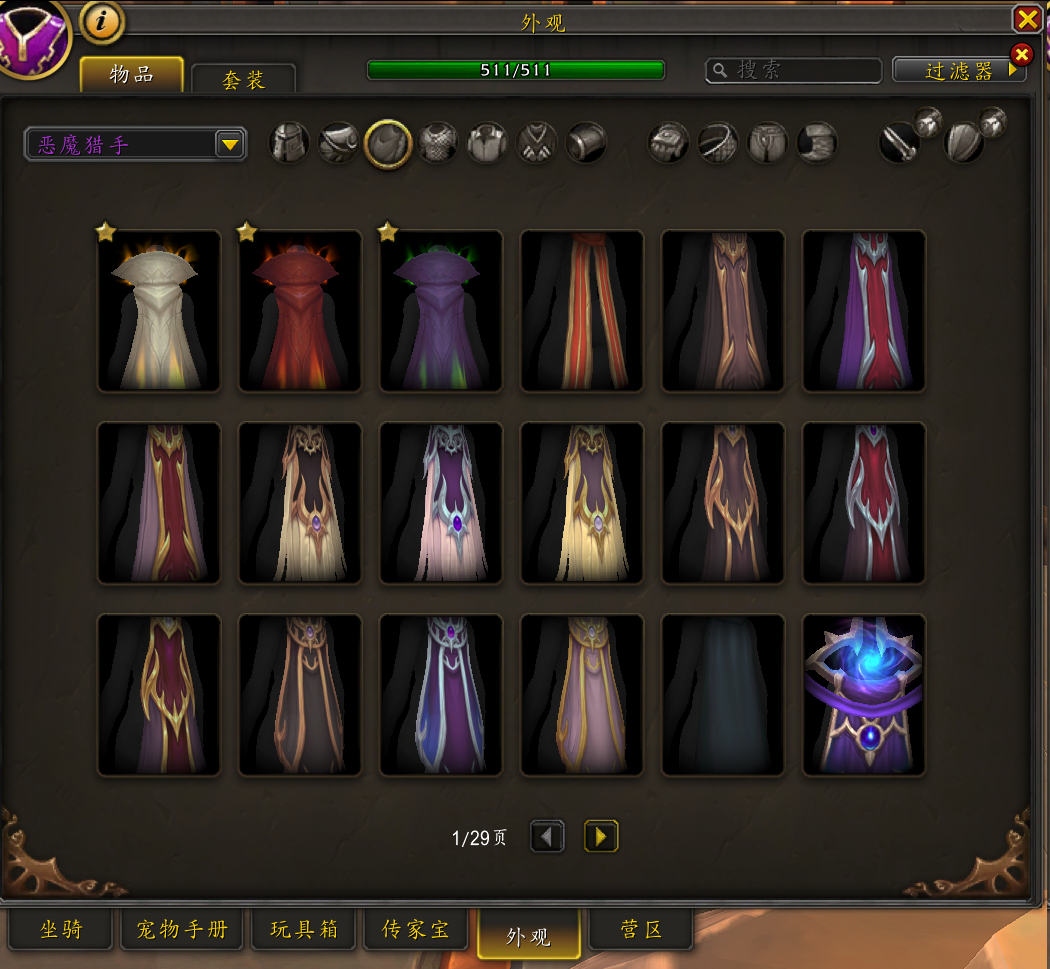
Task: Choose the helmet slot category icon
Action: point(289,144)
